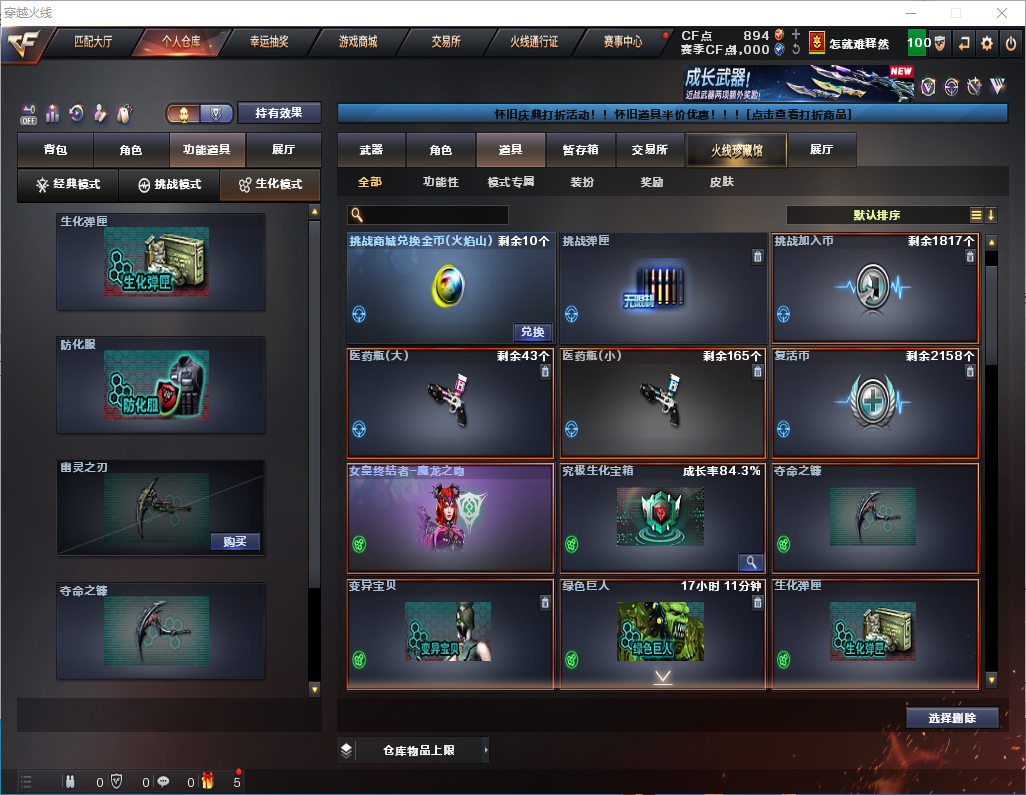This screenshot has height=795, width=1026.
Task: Select the 医药瓶(大) item slot
Action: (450, 402)
